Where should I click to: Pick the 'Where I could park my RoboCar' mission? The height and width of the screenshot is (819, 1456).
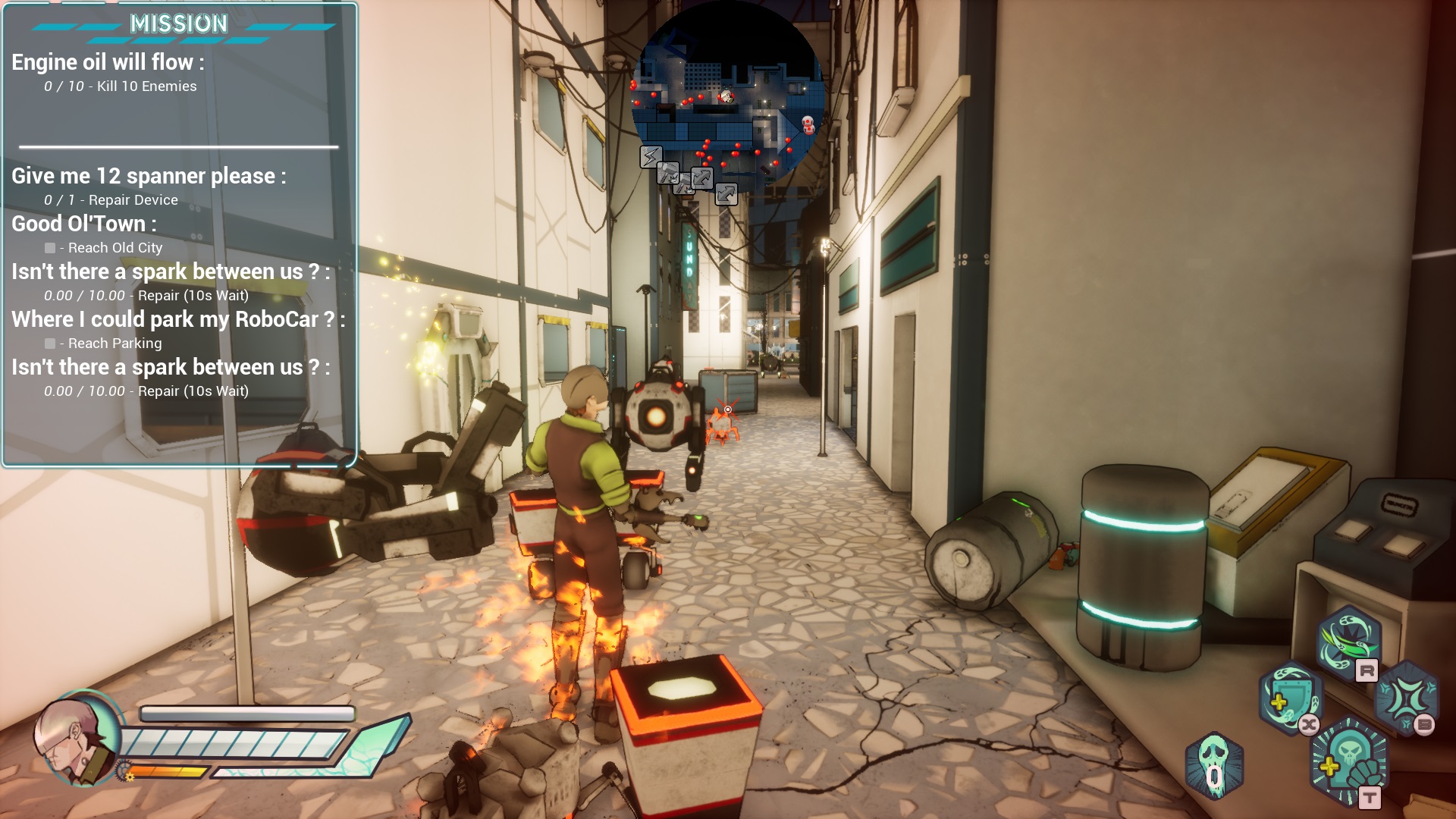pos(177,319)
